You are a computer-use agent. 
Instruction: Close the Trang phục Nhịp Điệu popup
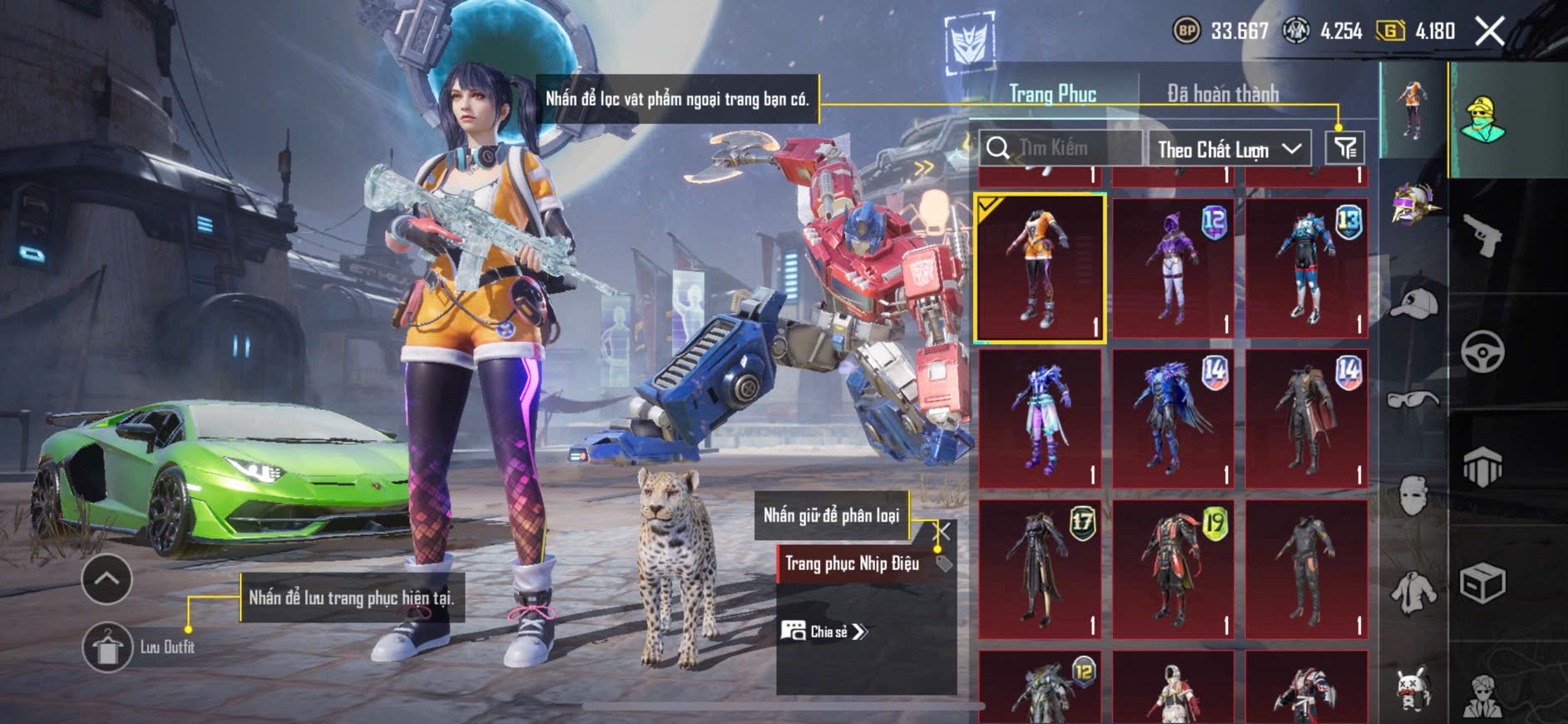coord(943,532)
